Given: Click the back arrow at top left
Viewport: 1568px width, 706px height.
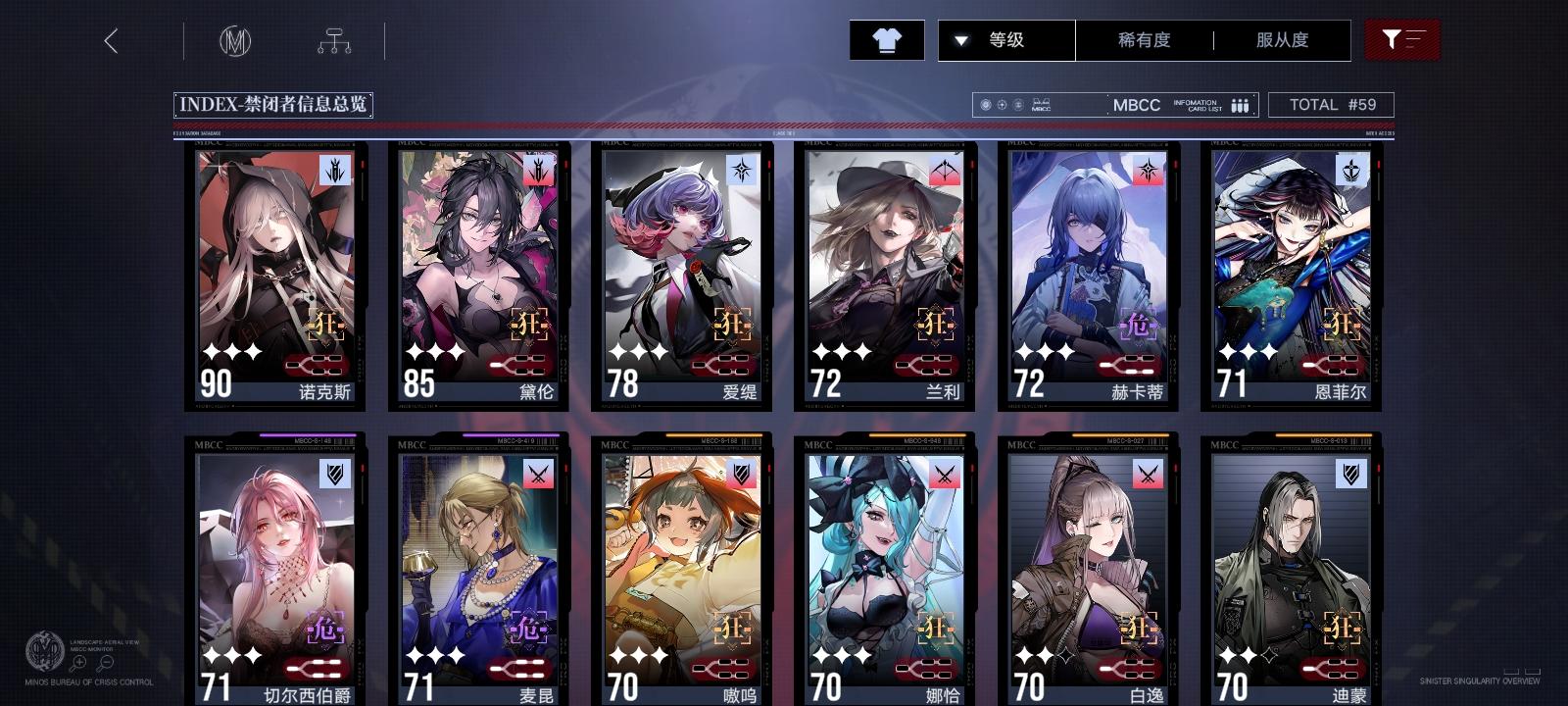Looking at the screenshot, I should coord(112,42).
